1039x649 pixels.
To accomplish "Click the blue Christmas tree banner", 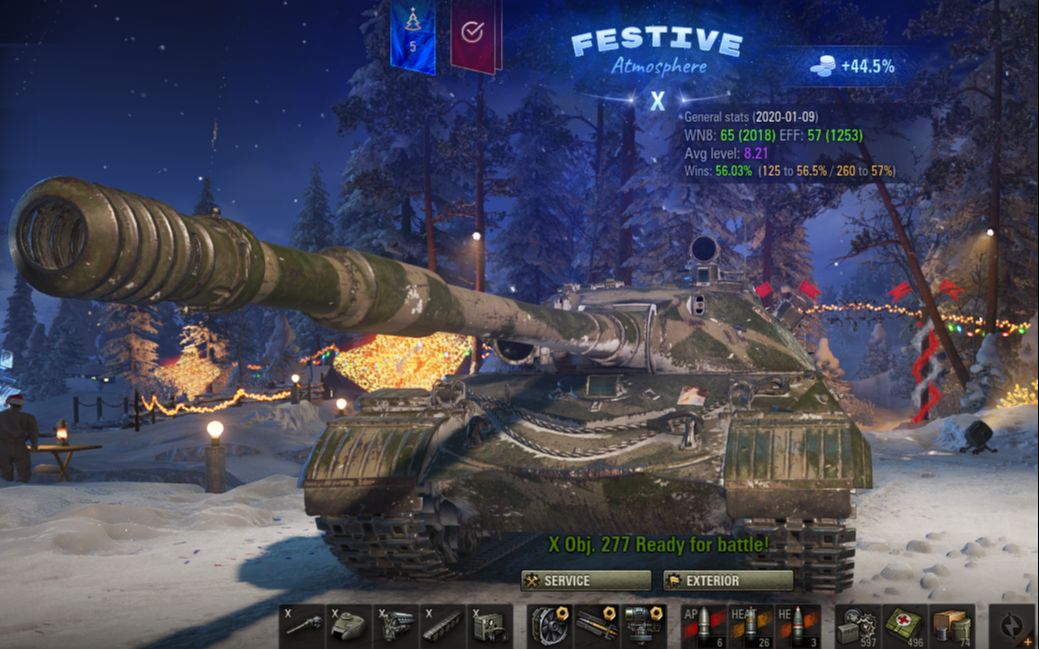I will (x=412, y=36).
